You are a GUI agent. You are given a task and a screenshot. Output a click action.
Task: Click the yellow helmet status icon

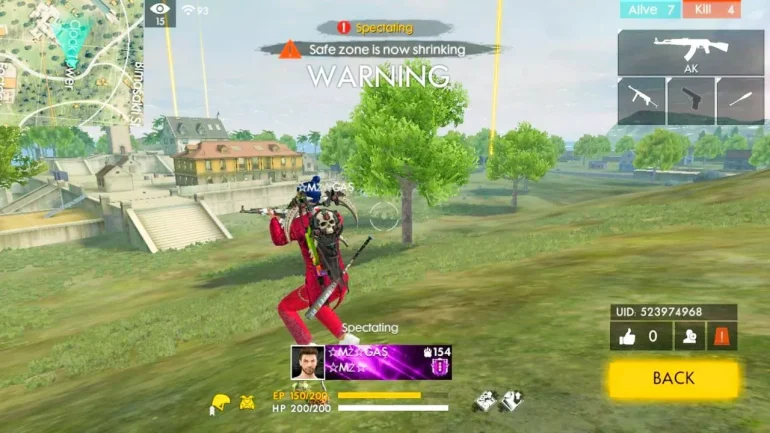218,403
